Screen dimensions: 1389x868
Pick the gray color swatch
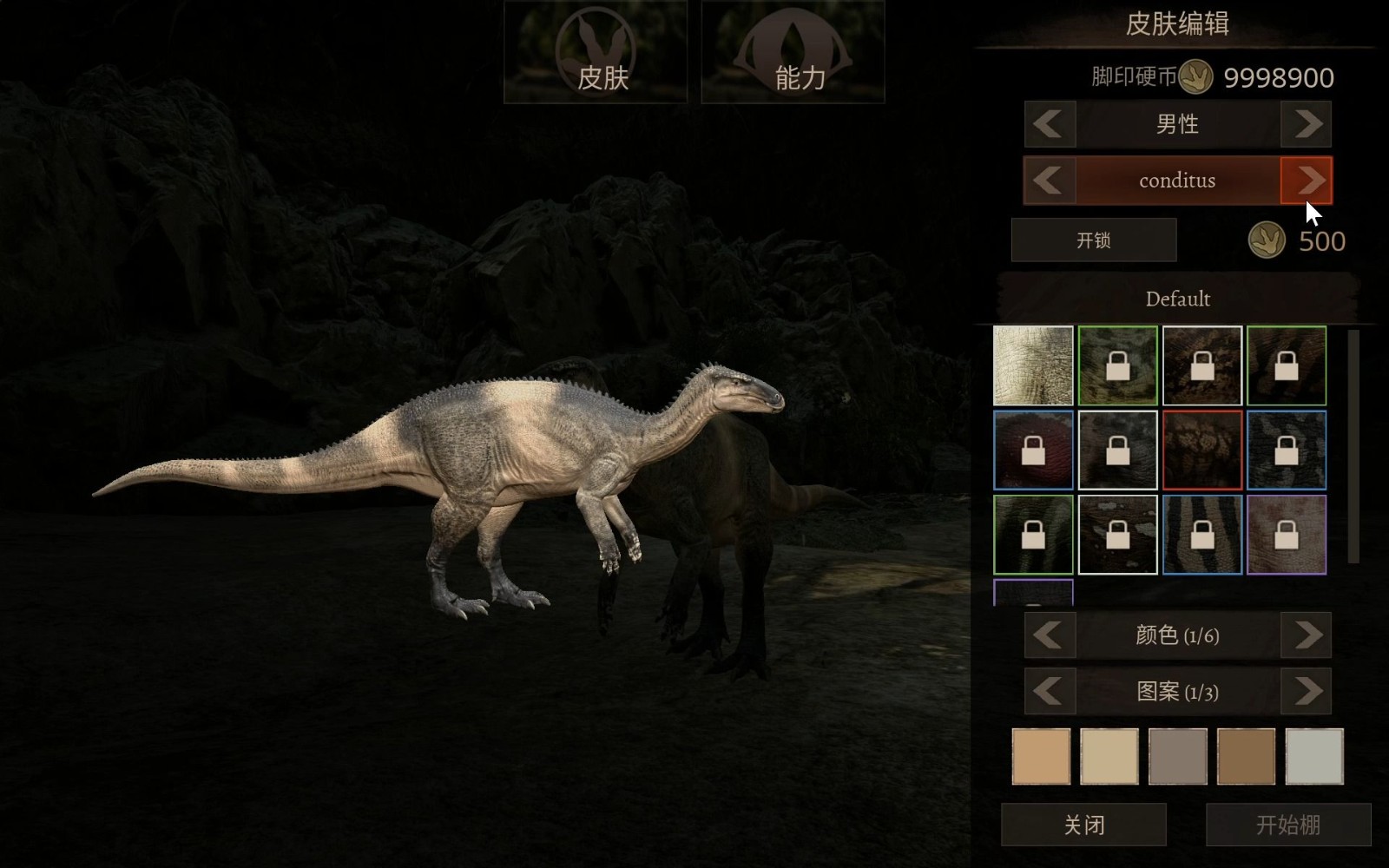pos(1178,757)
